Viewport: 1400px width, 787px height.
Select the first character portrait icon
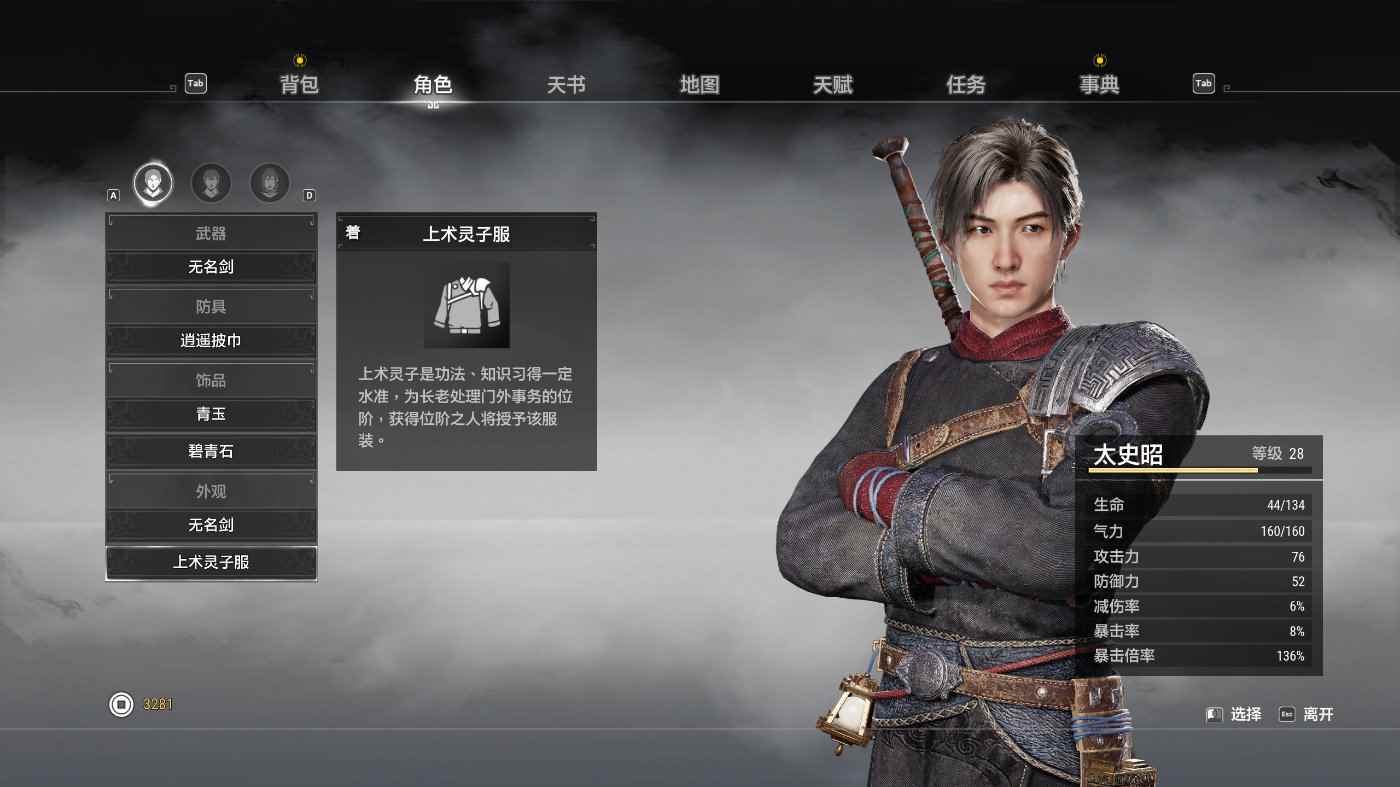click(x=152, y=183)
